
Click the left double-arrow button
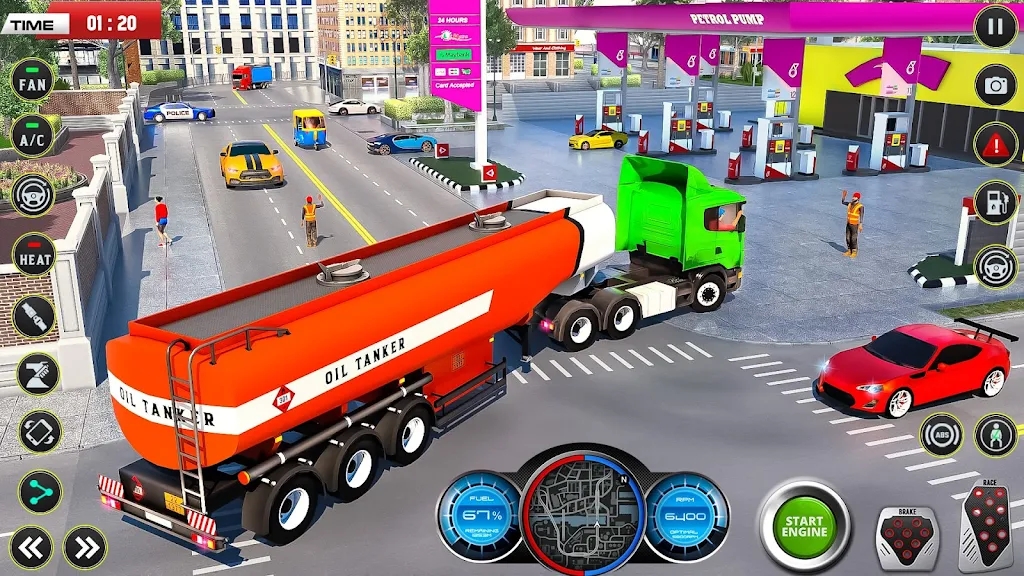[x=31, y=547]
